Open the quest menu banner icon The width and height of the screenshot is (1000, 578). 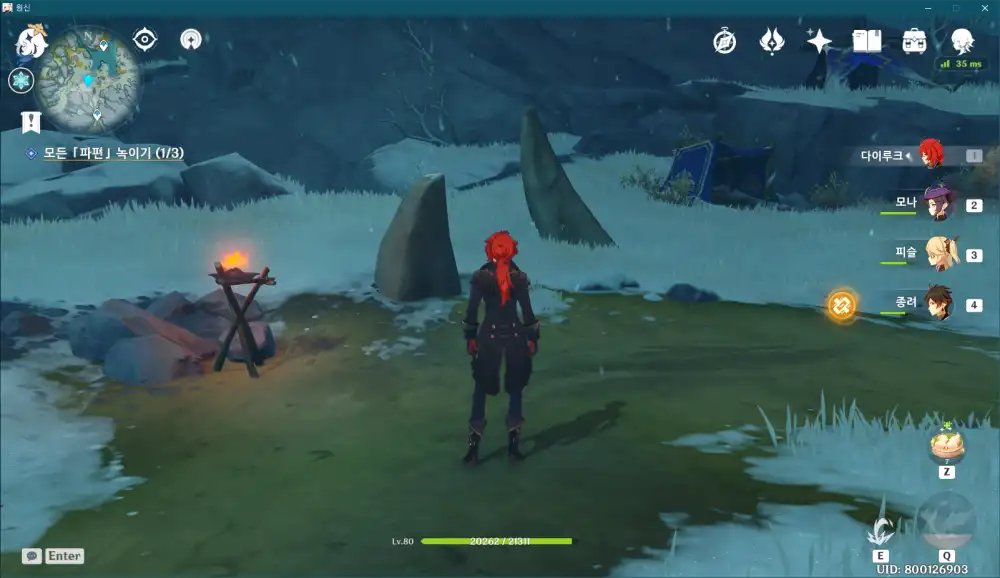(30, 122)
